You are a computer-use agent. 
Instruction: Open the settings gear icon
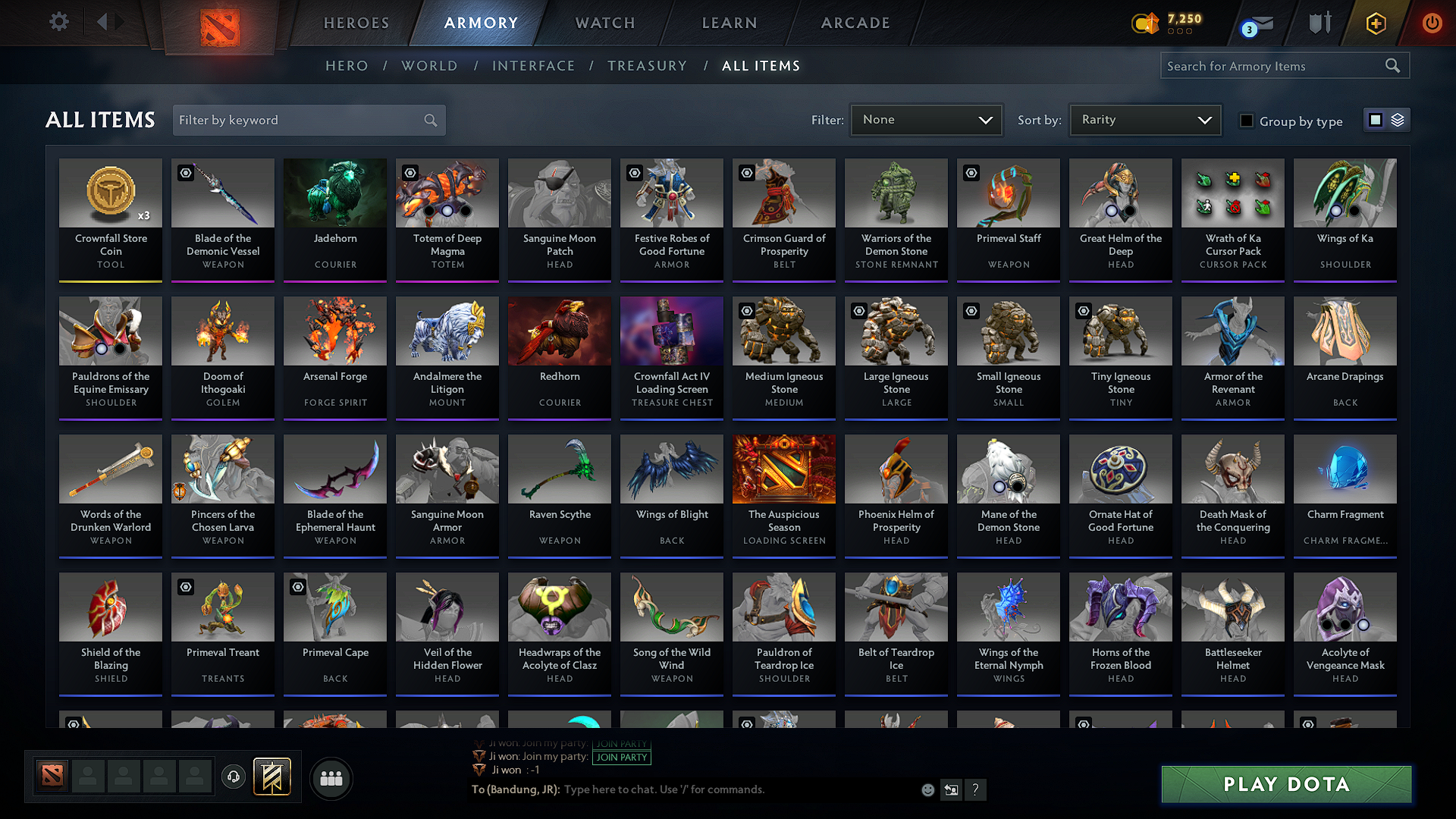pyautogui.click(x=58, y=22)
